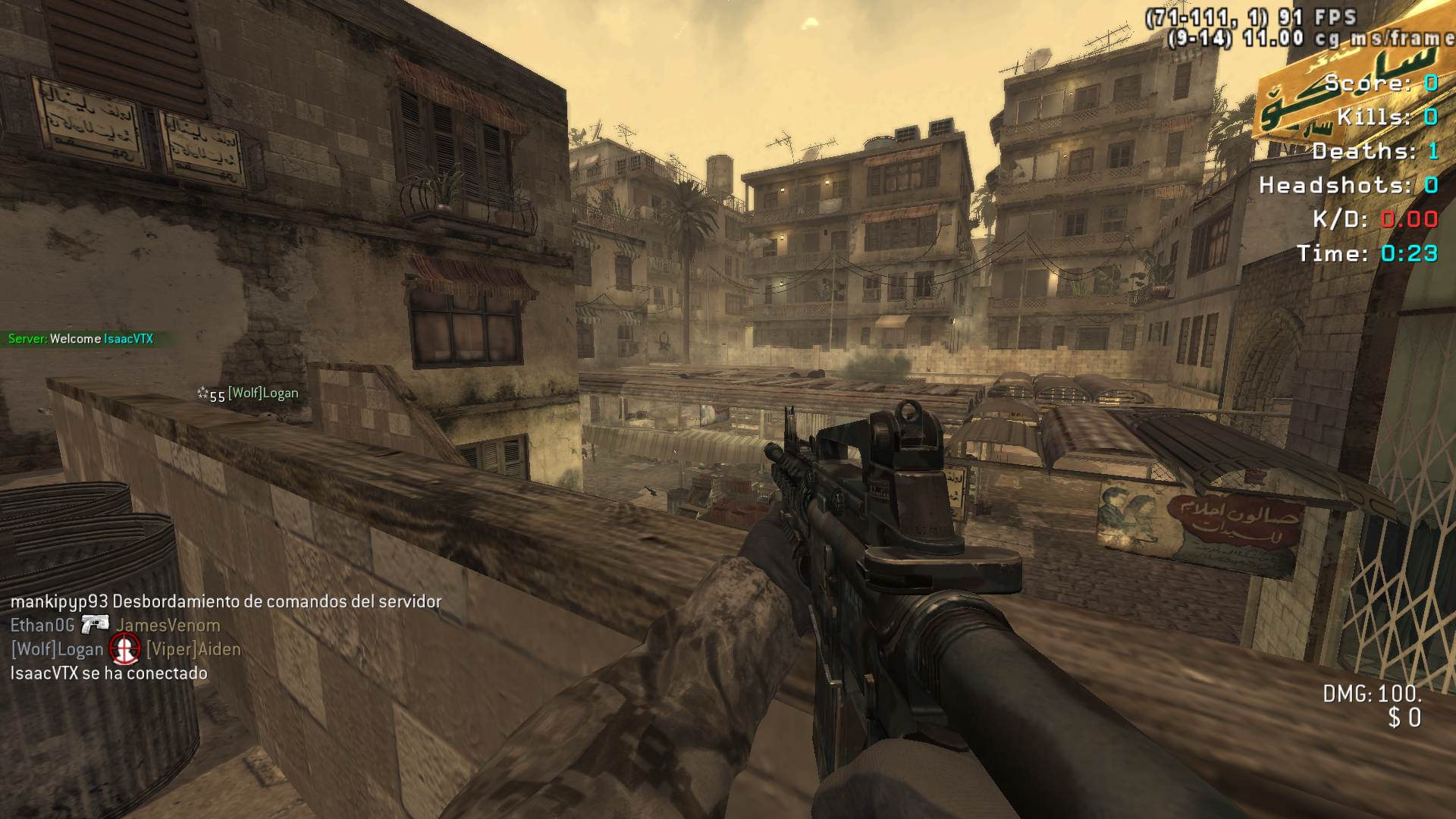
Task: Select the IsaacVTX se ha conectado feed line
Action: click(x=108, y=673)
